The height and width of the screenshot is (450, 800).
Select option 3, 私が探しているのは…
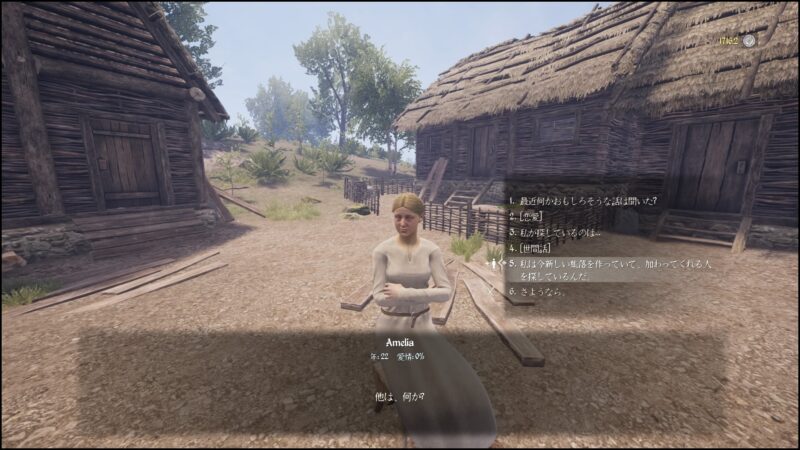click(x=557, y=231)
